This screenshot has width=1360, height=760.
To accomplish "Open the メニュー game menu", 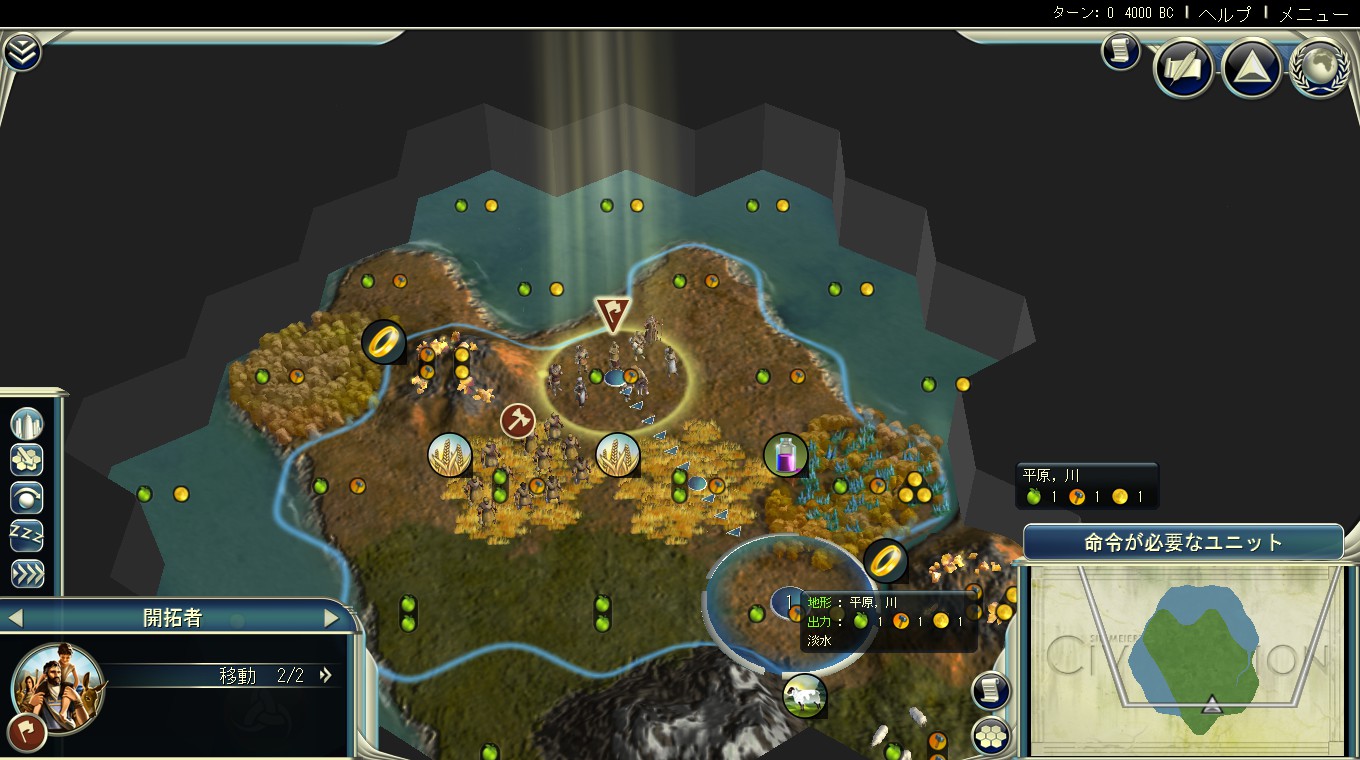I will 1313,14.
